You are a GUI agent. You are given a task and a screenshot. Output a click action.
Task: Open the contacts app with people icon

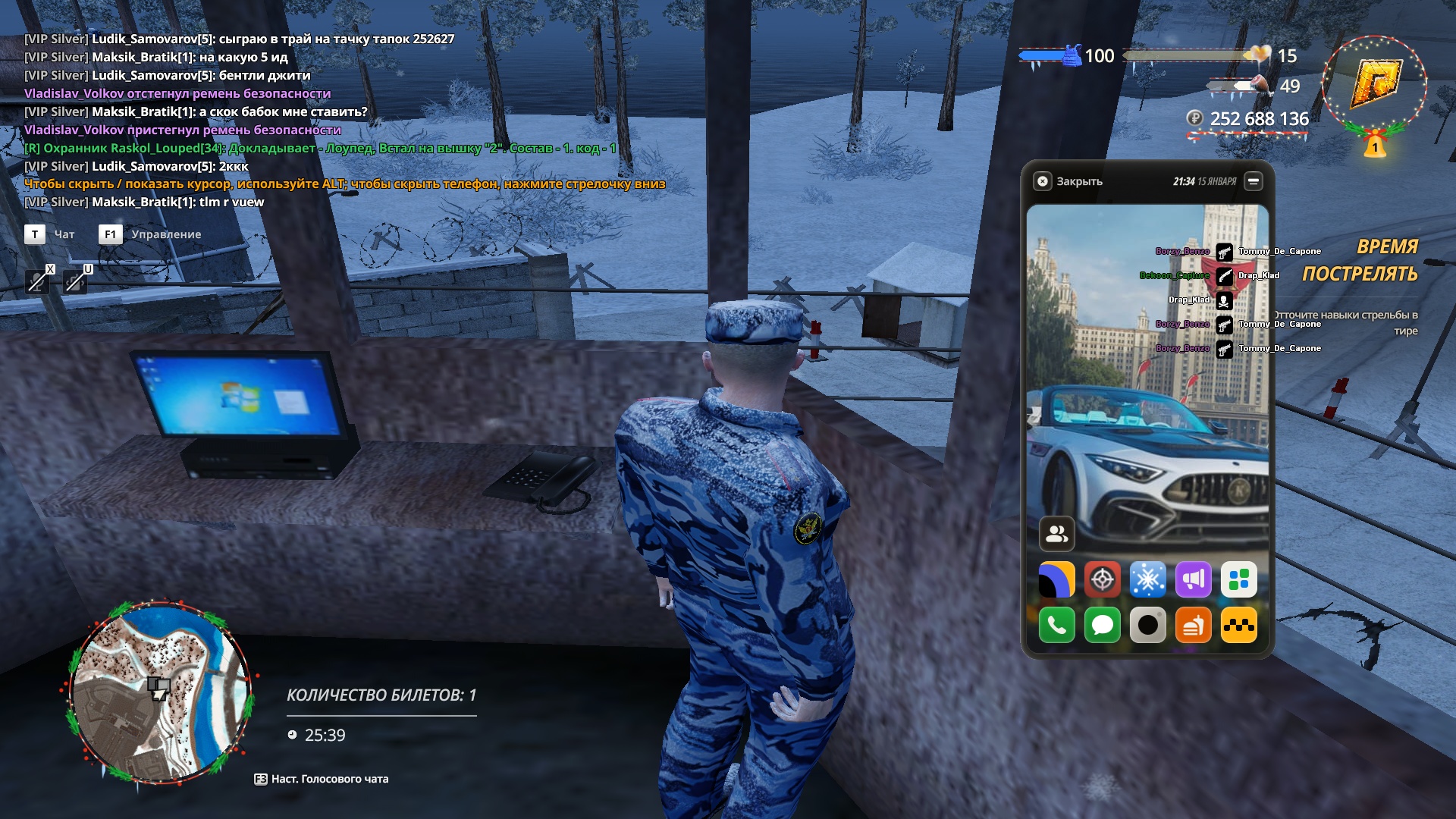(1056, 534)
